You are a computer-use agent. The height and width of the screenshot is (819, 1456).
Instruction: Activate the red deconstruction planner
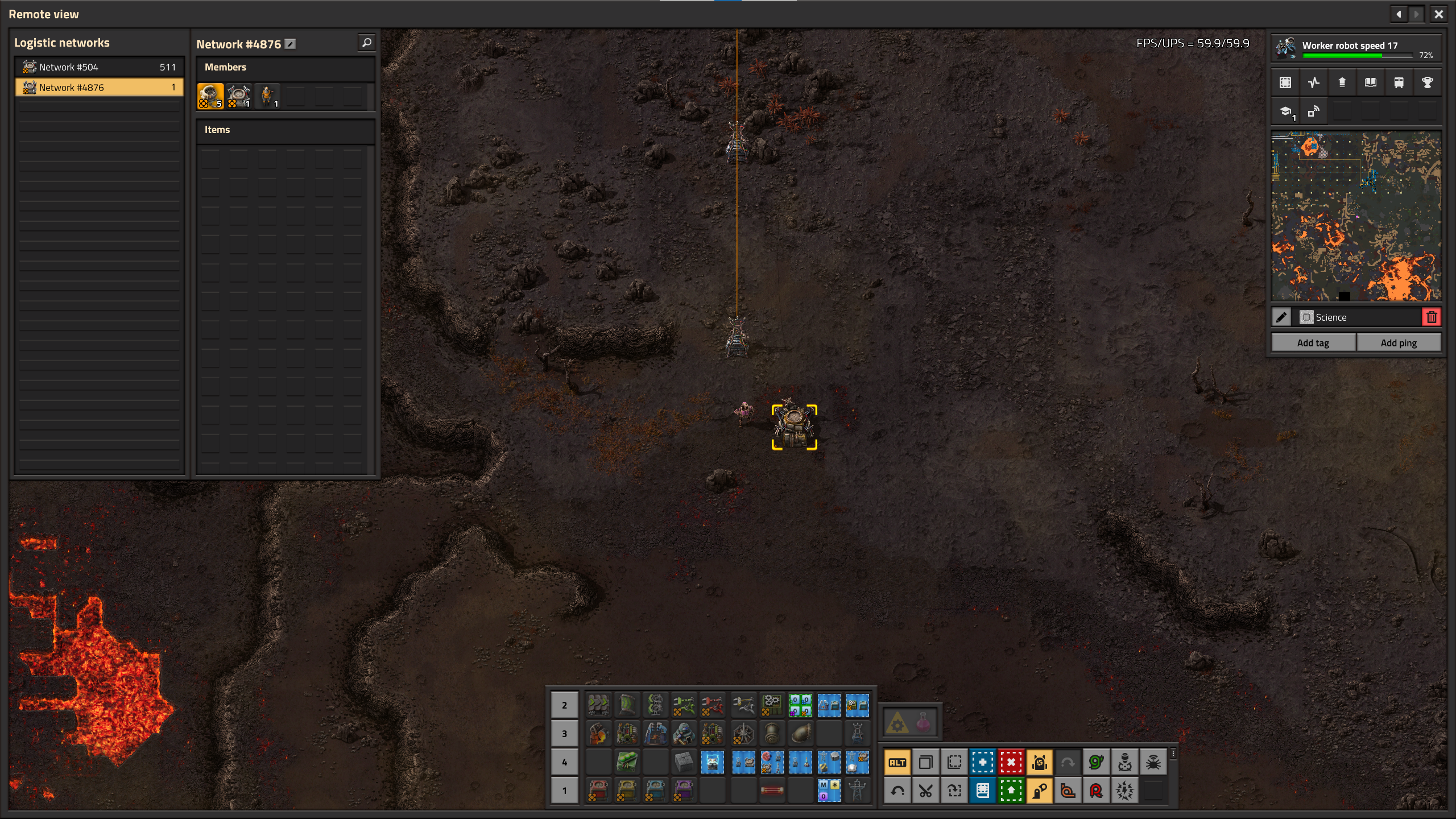coord(1011,763)
